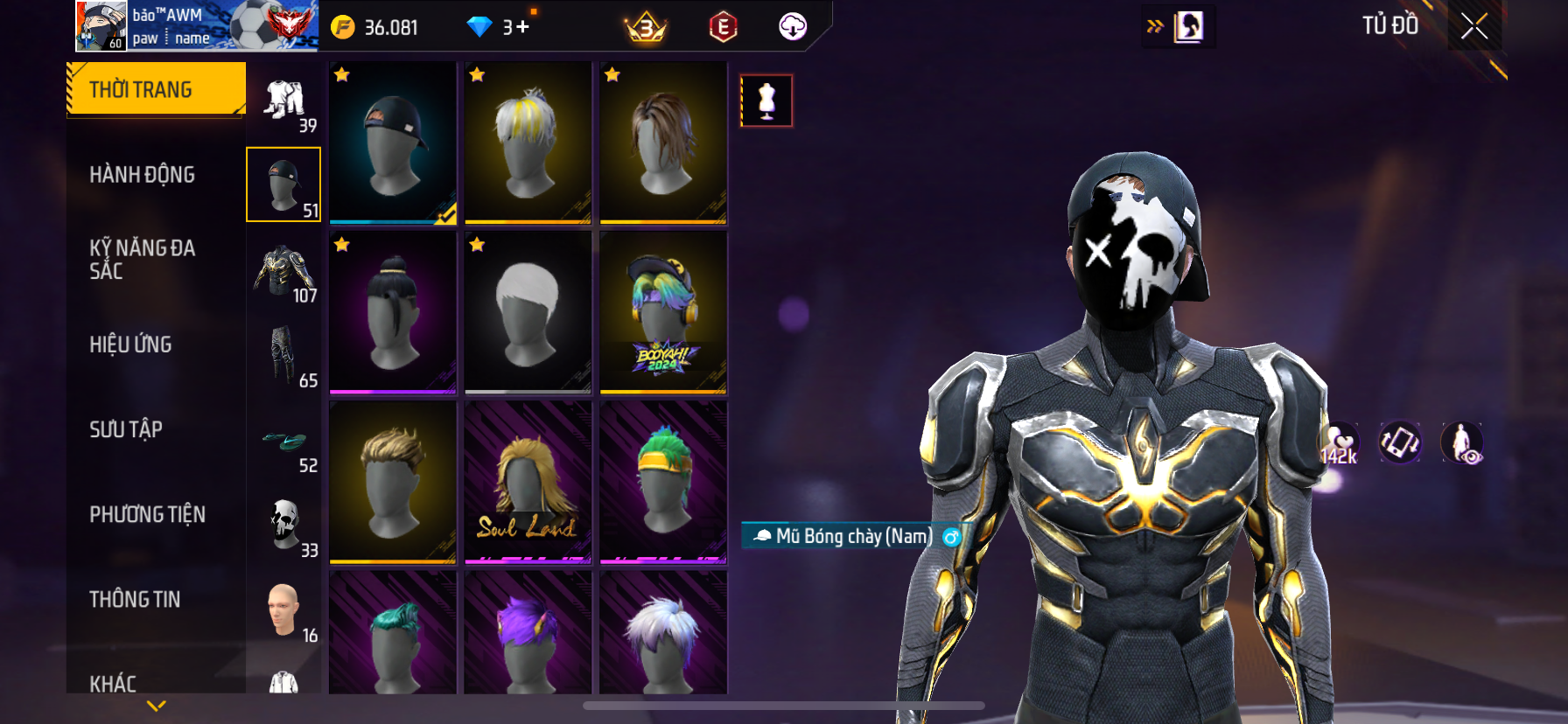This screenshot has width=1568, height=724.
Task: Pick the Soul Land golden hair
Action: point(528,482)
